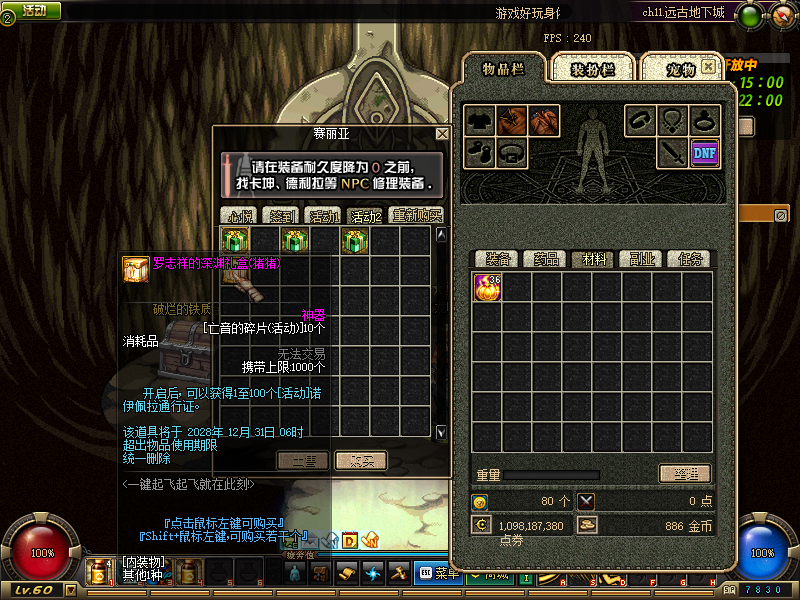
Task: Open the 副业 profession category
Action: coord(641,259)
